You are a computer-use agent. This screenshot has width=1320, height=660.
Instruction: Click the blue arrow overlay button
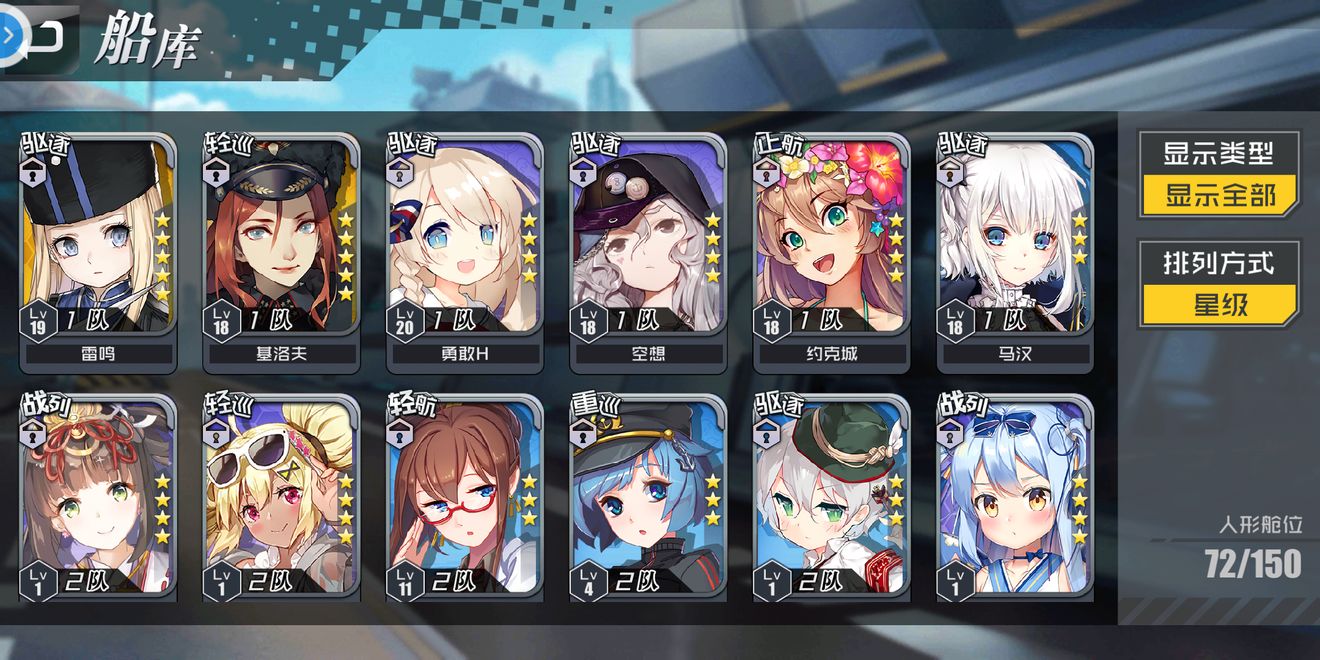pos(8,35)
